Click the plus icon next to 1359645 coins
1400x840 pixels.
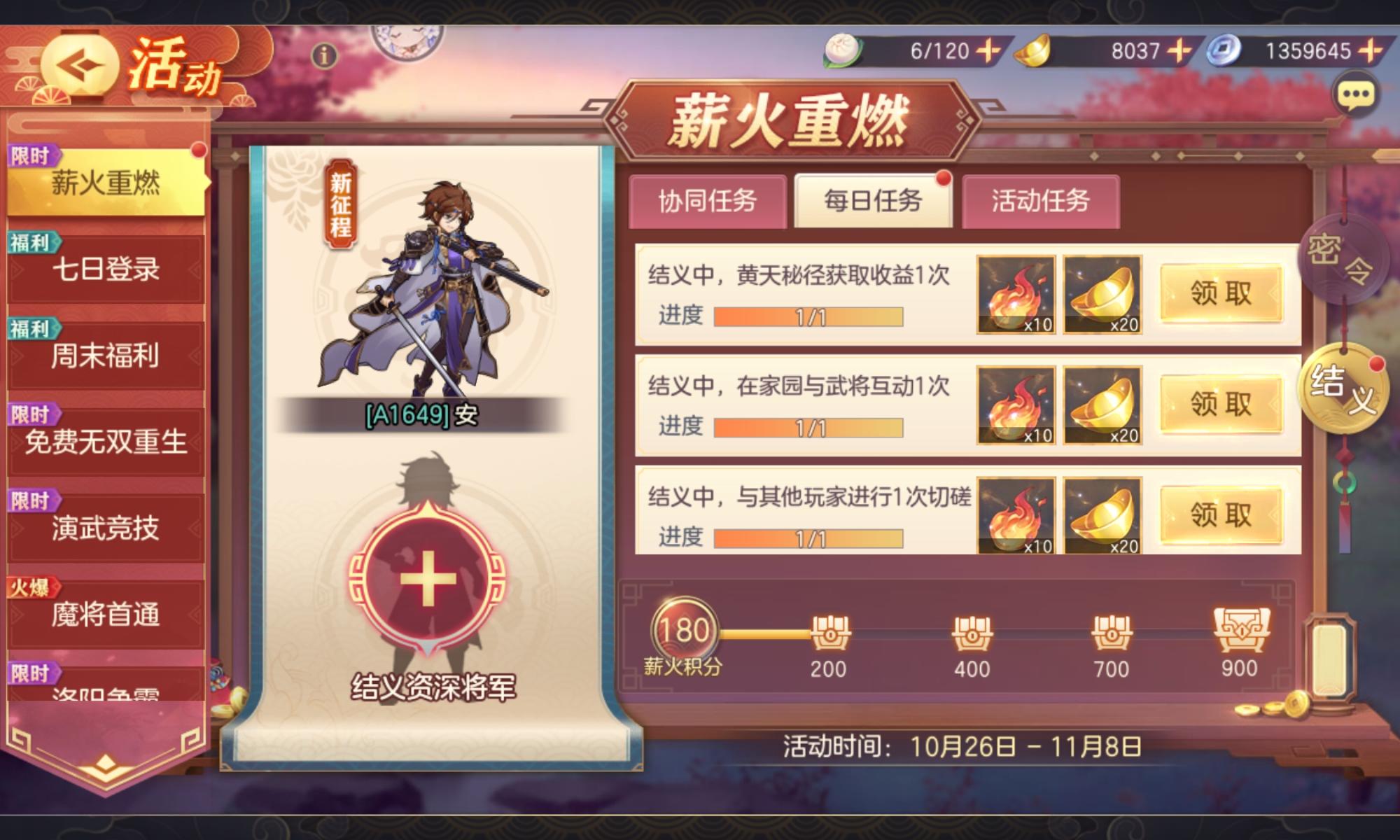click(x=1369, y=50)
